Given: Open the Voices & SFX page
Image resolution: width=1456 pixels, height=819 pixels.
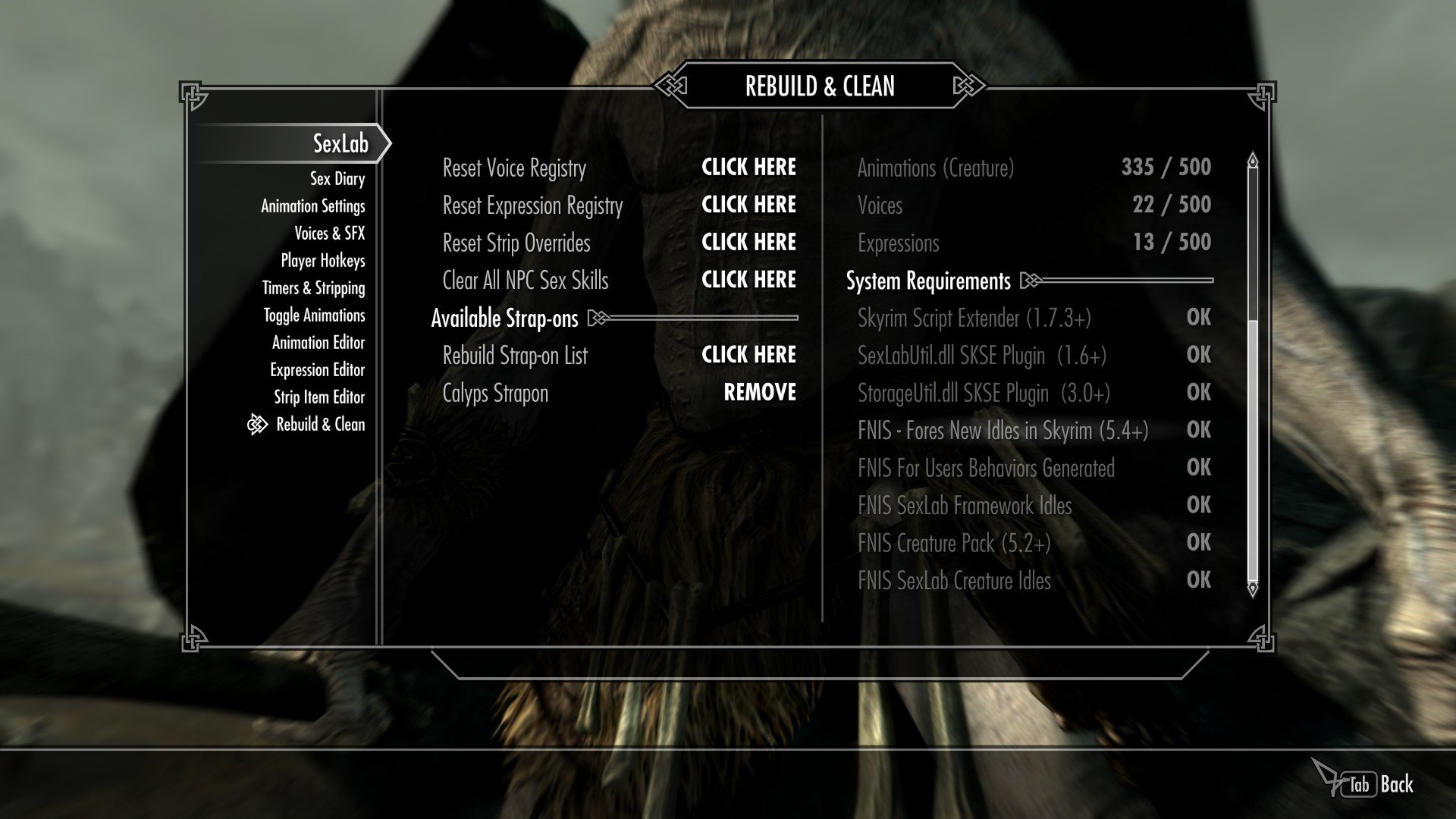Looking at the screenshot, I should click(x=329, y=234).
